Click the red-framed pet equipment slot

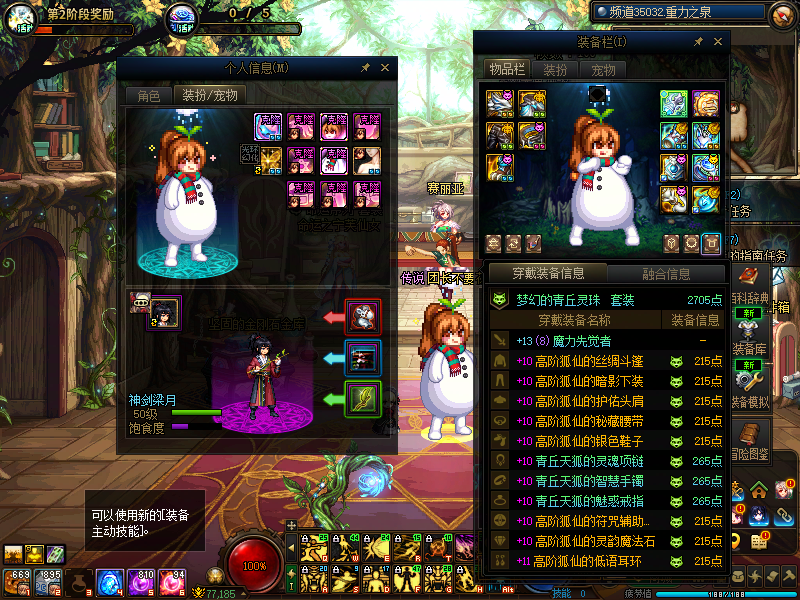(x=363, y=317)
